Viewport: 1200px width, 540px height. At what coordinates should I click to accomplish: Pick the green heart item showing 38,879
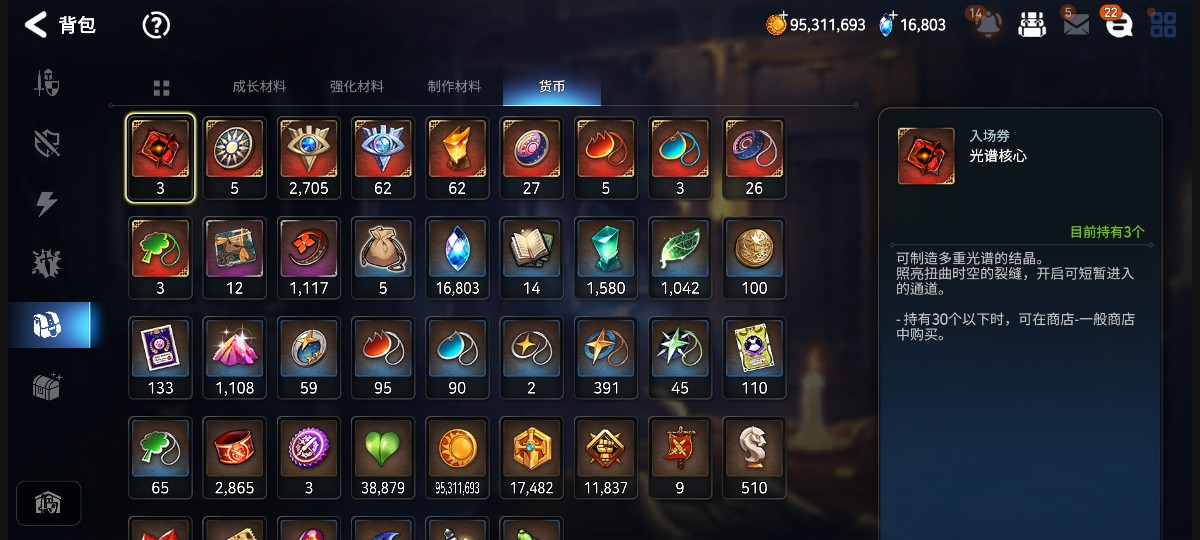coord(383,458)
